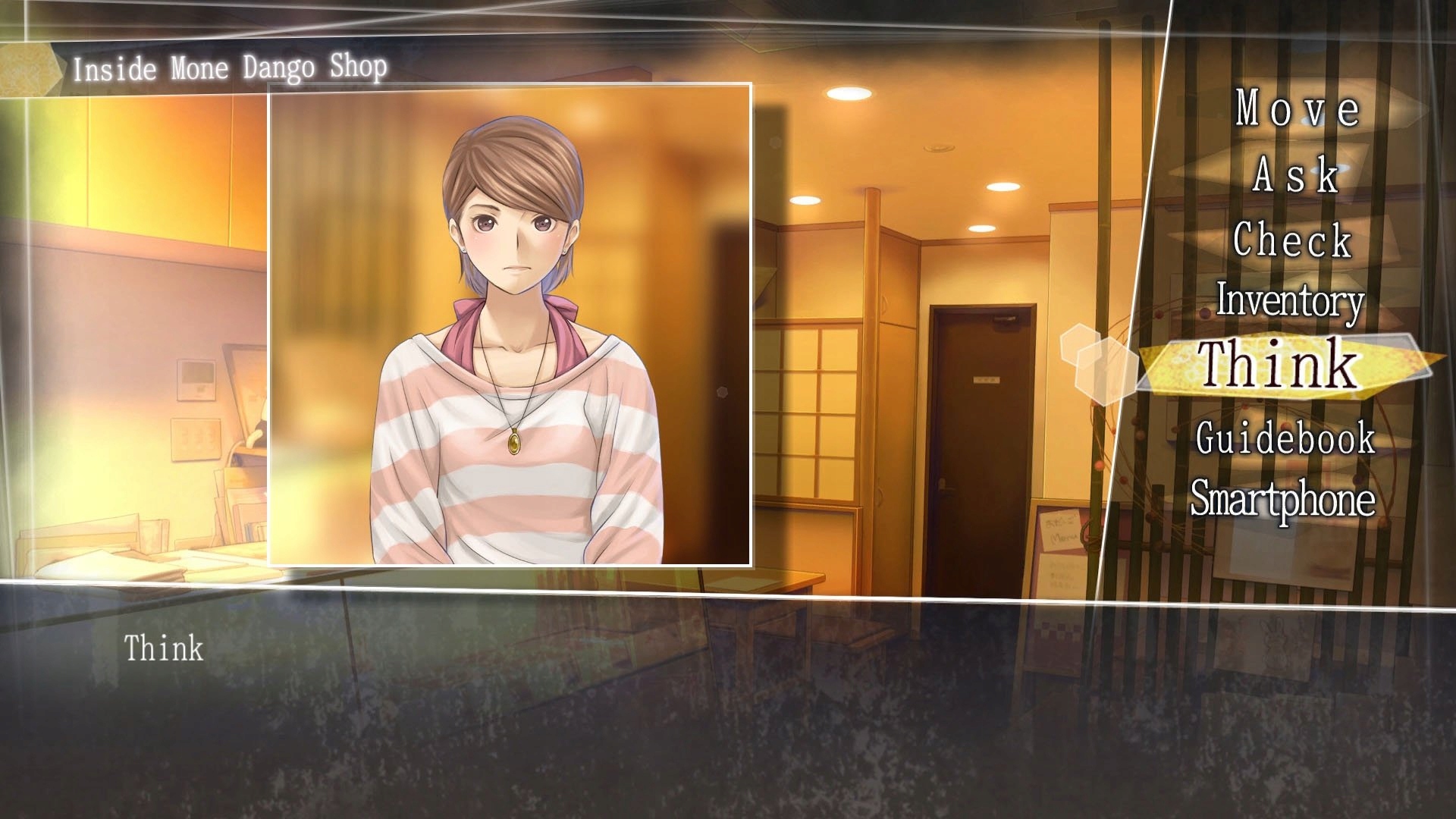1456x819 pixels.
Task: Select Ask from the action menu
Action: pos(1295,176)
